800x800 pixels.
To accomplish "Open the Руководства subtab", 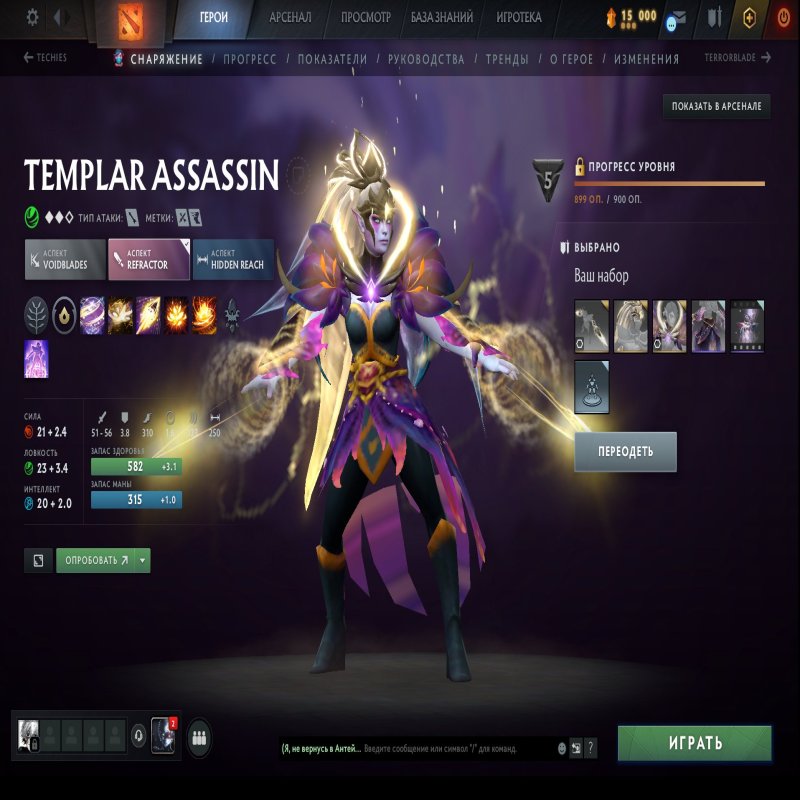I will [426, 59].
